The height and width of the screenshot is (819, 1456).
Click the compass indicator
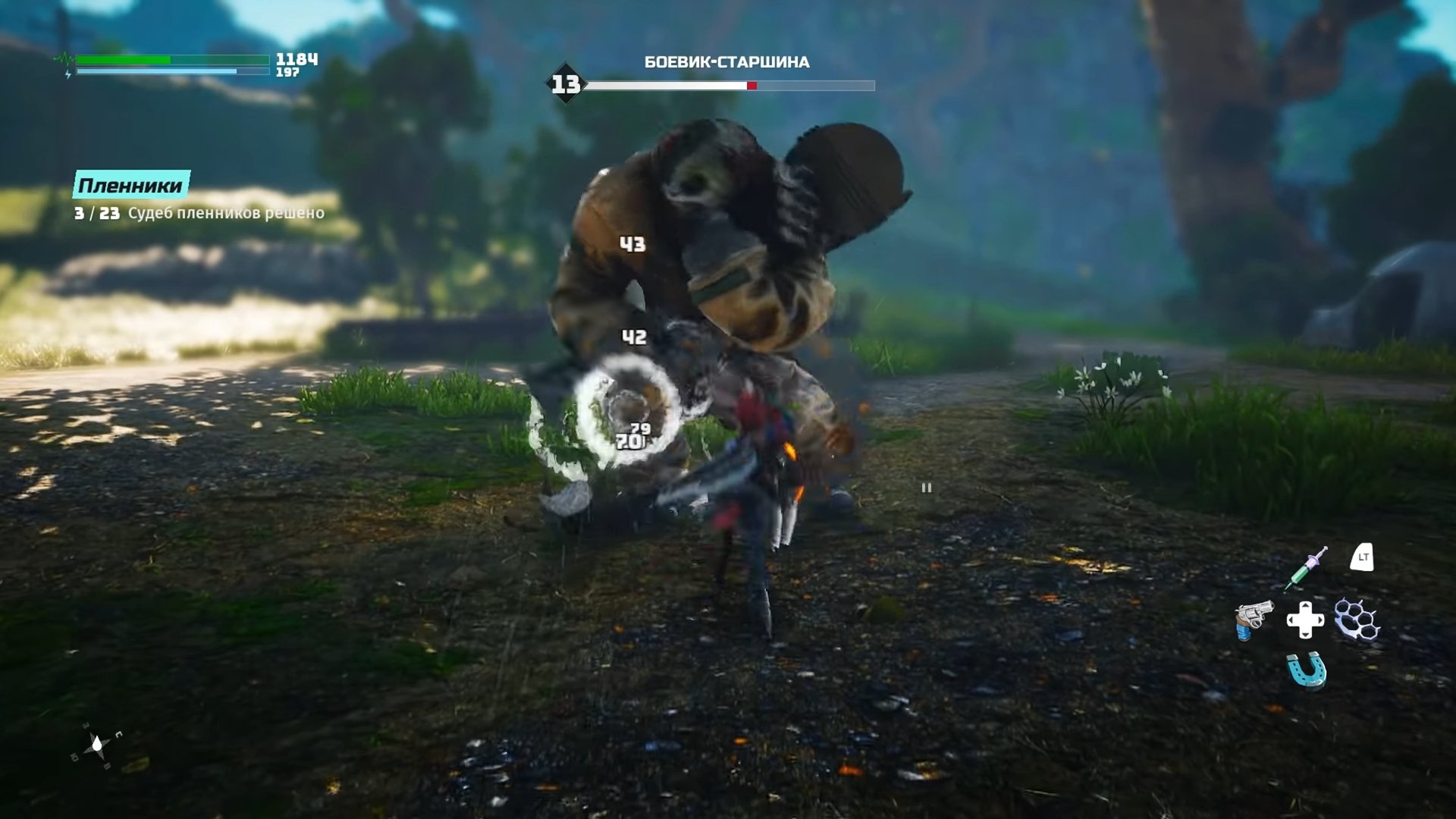click(x=97, y=746)
